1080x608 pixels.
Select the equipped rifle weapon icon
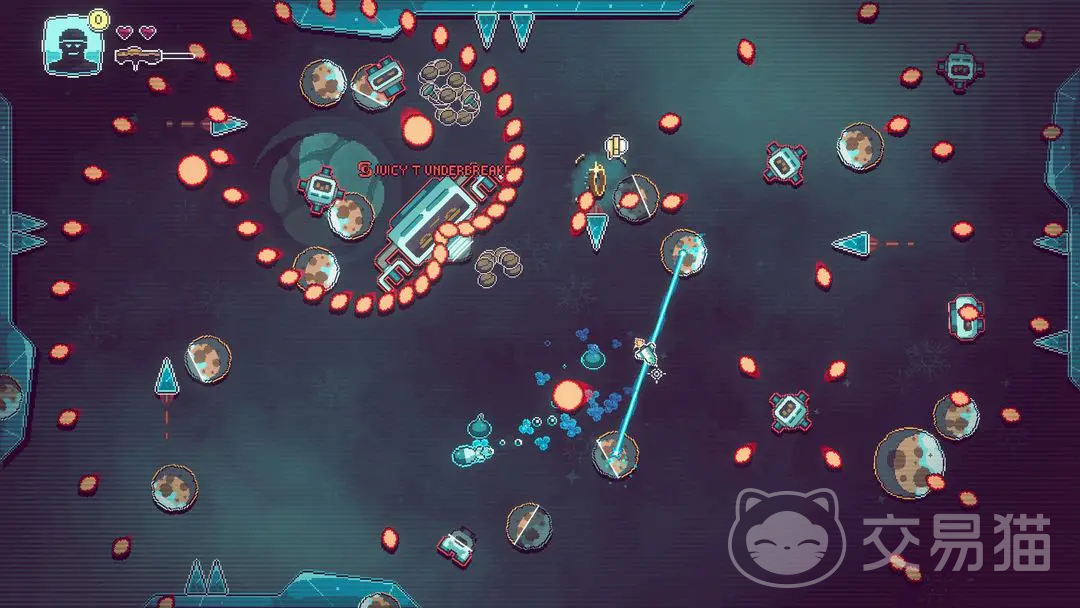coord(152,56)
